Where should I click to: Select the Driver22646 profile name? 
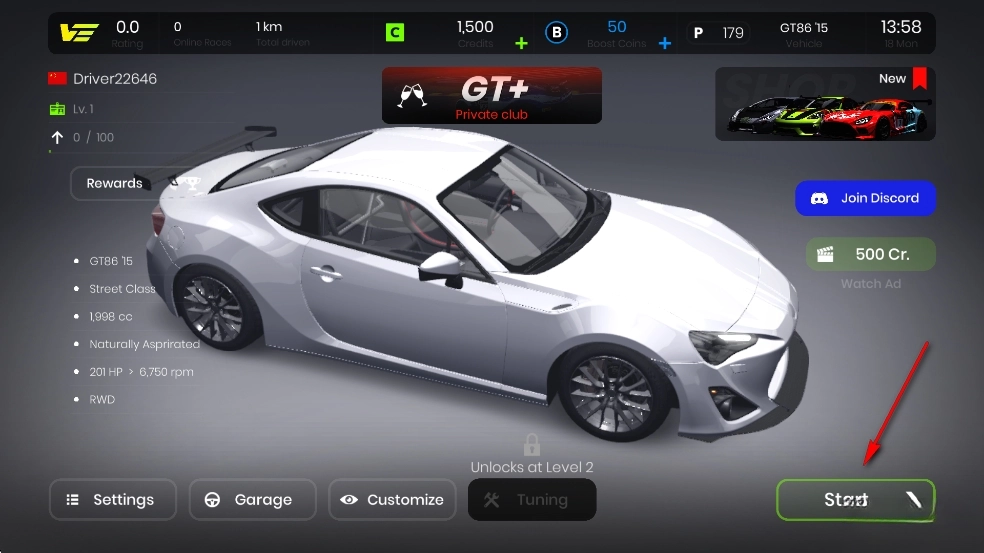tap(114, 79)
